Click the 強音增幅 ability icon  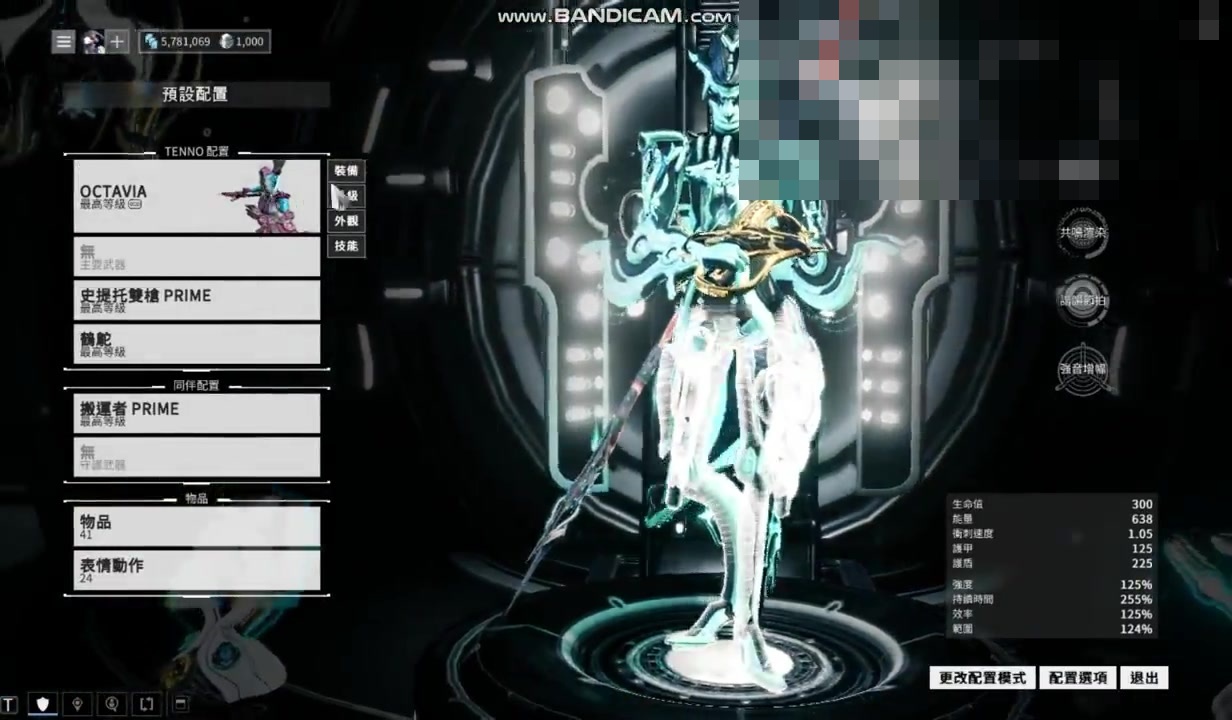point(1082,368)
